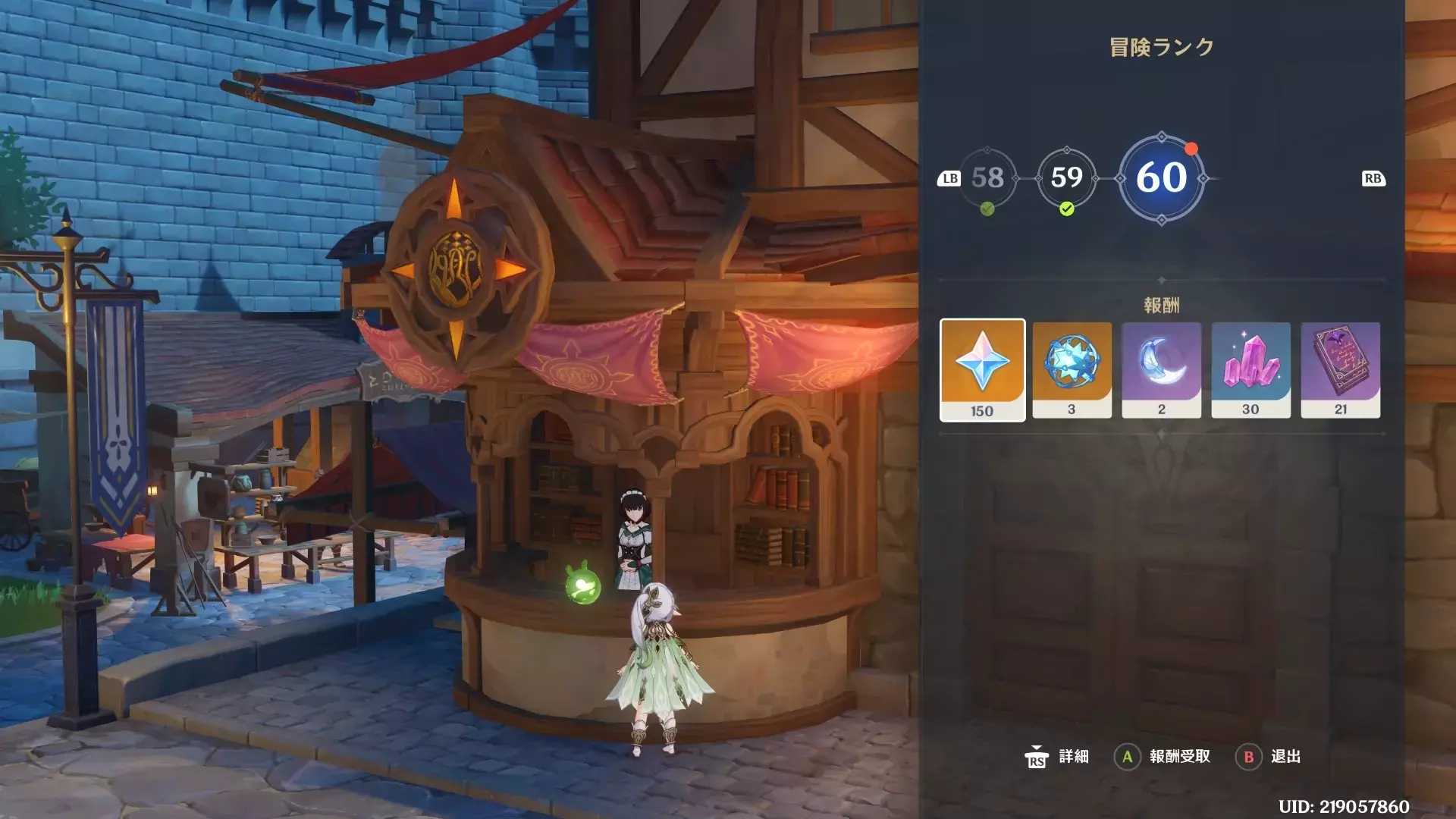1456x819 pixels.
Task: Select Adventure Rank 59 node
Action: [1066, 178]
